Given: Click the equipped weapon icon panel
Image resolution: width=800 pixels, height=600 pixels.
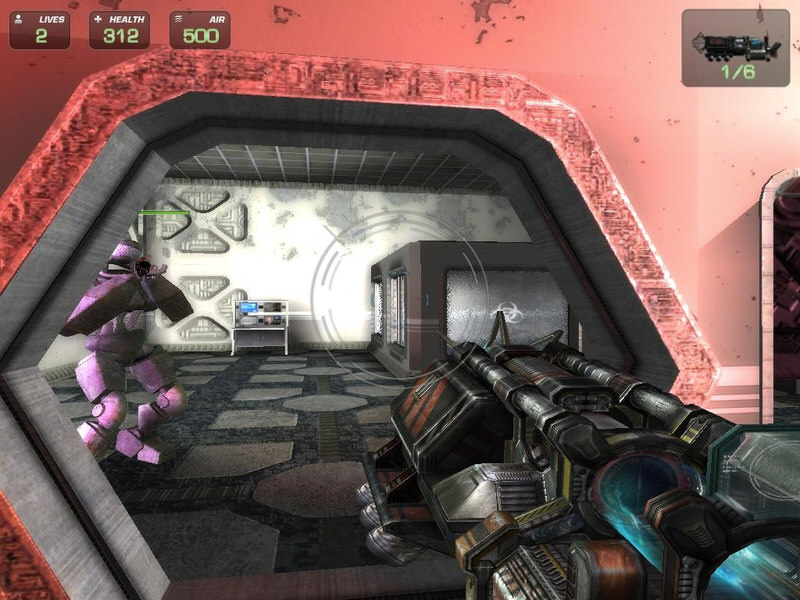Looking at the screenshot, I should 735,47.
